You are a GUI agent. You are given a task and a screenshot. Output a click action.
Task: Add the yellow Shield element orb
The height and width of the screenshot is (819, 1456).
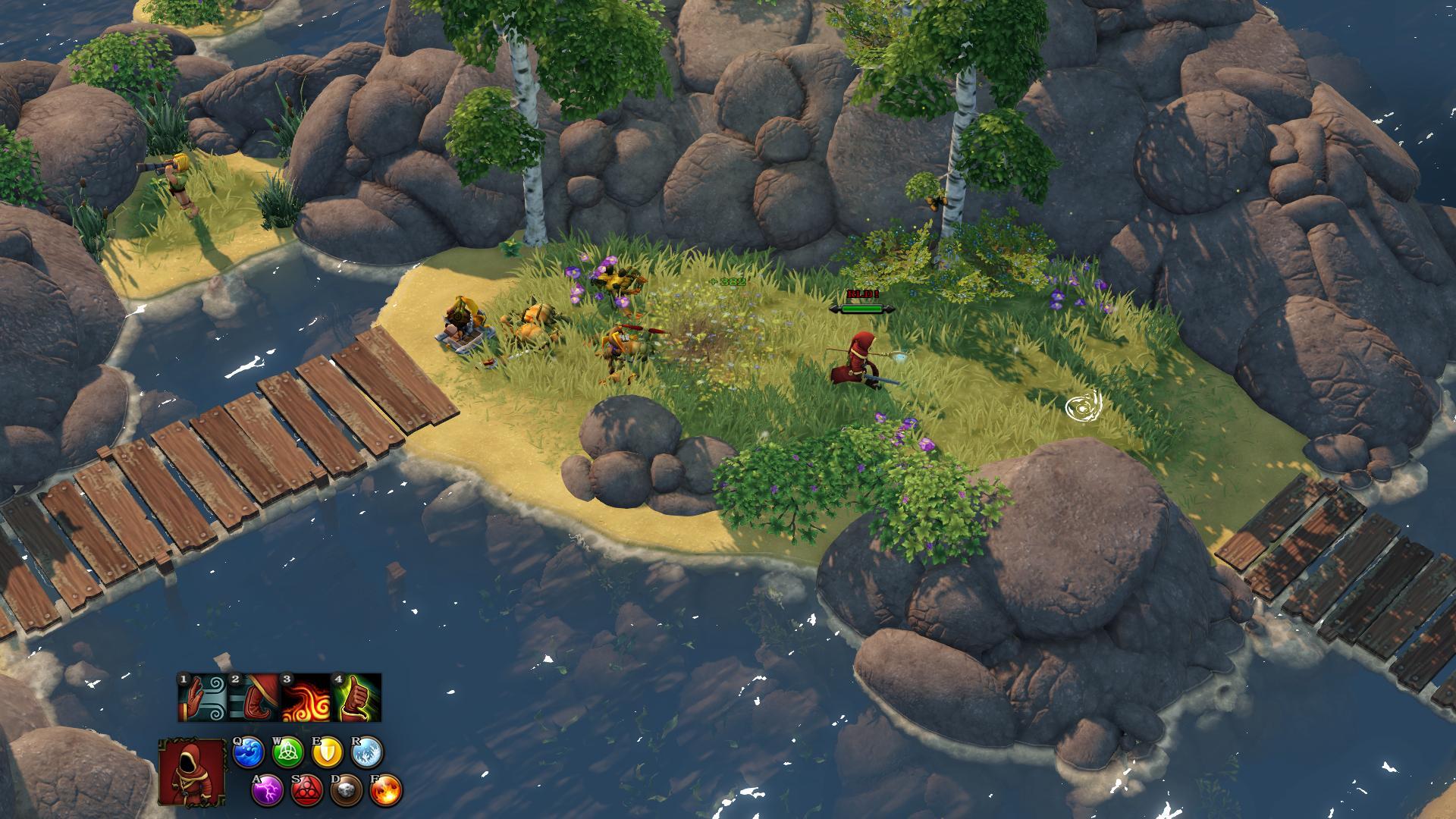tap(328, 752)
